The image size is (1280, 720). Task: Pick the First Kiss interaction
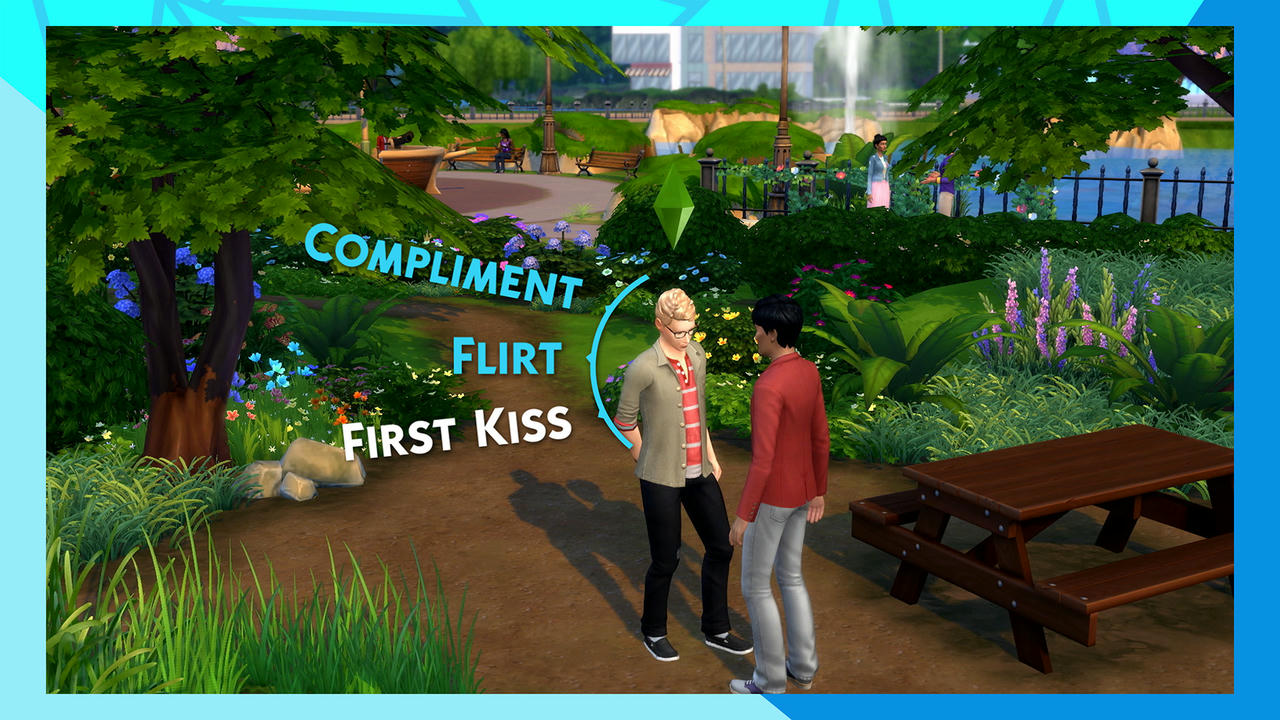[457, 431]
